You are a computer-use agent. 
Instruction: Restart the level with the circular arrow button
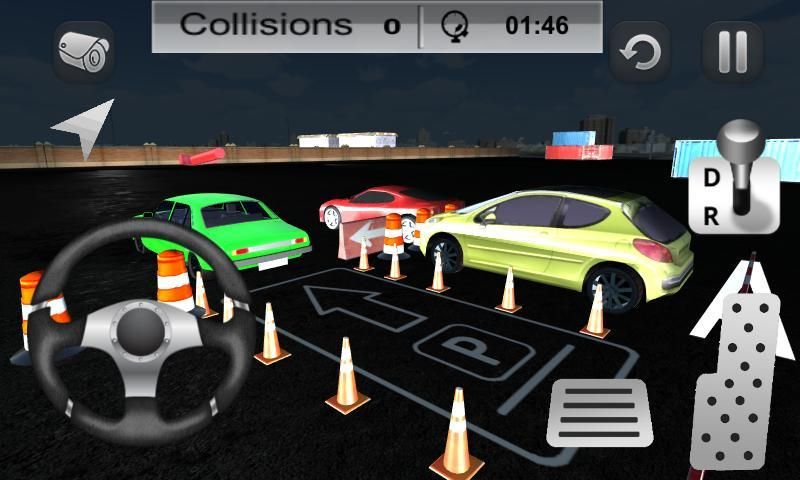[x=640, y=52]
